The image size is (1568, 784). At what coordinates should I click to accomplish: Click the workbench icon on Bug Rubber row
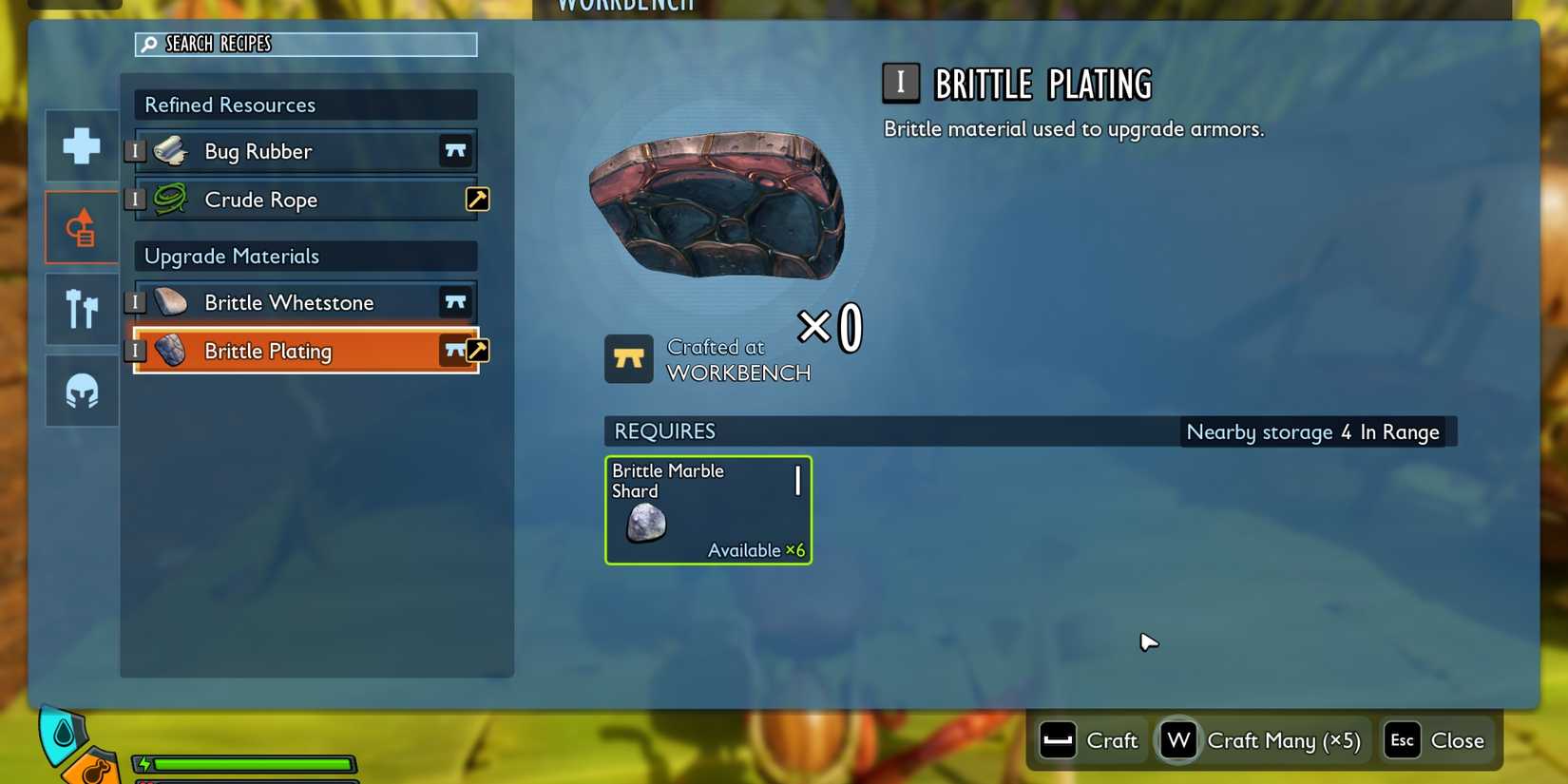pyautogui.click(x=456, y=150)
